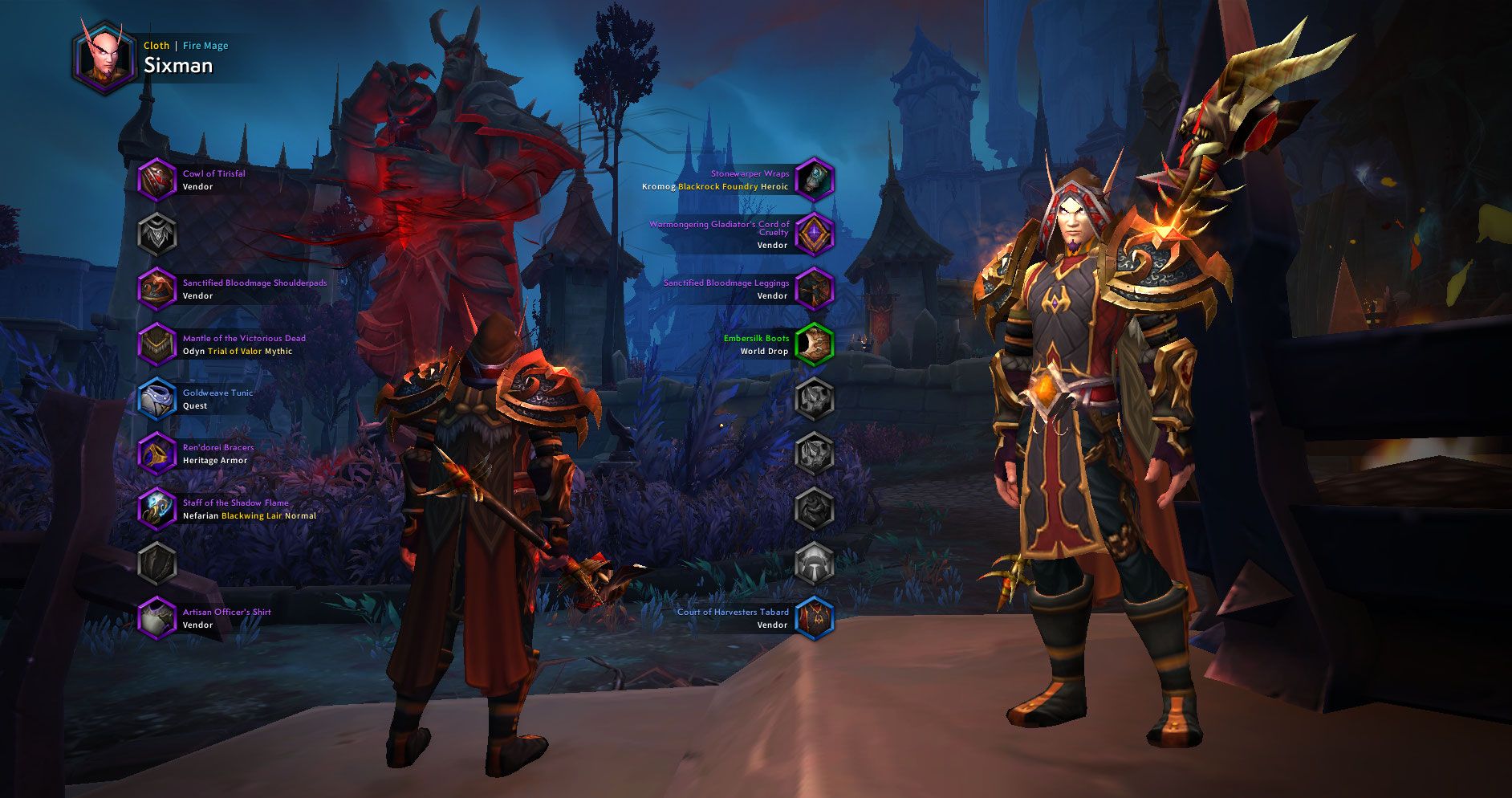Select the Cowl of Tirisfal helm icon

pyautogui.click(x=157, y=179)
